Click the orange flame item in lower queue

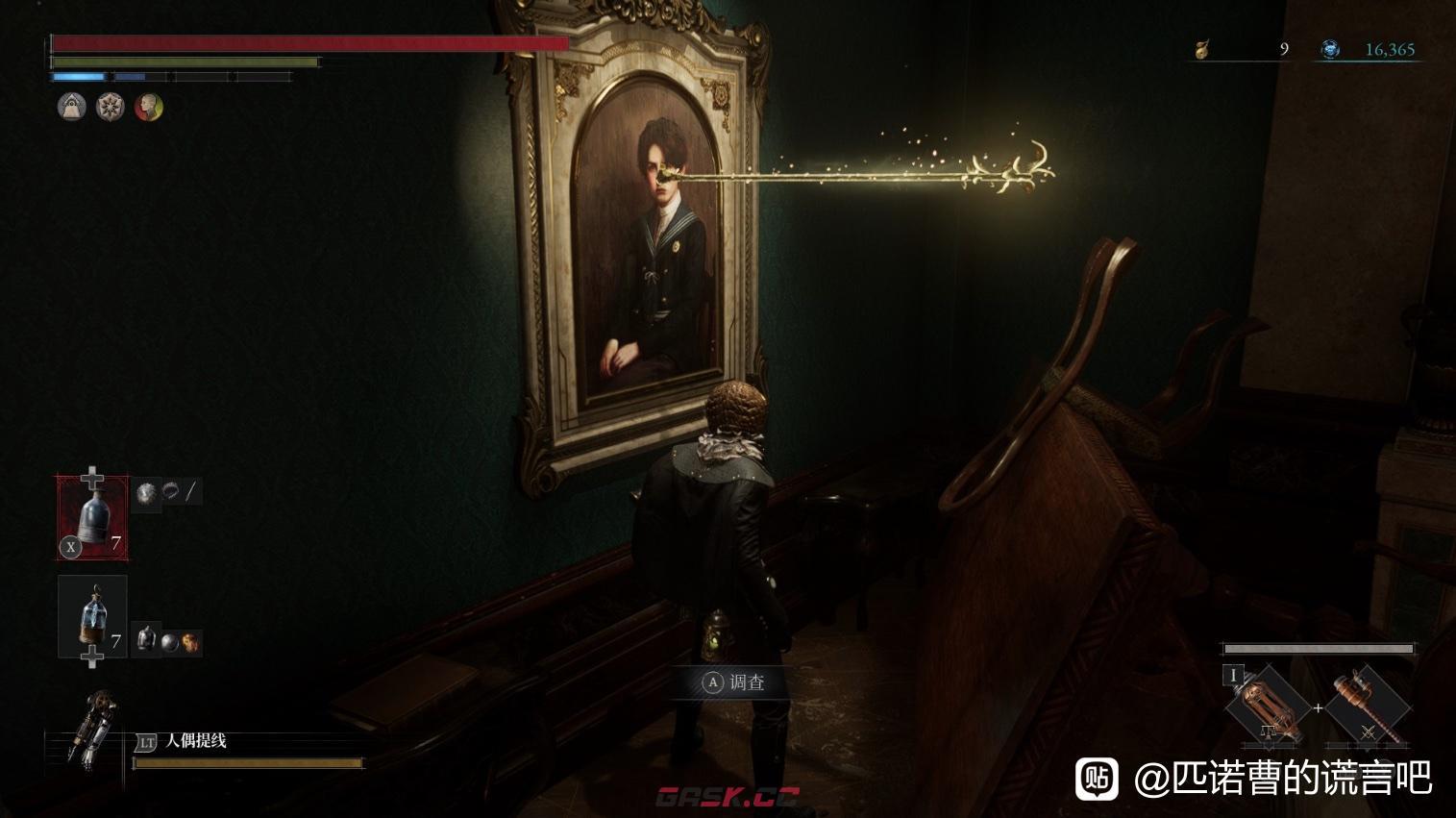(x=190, y=641)
